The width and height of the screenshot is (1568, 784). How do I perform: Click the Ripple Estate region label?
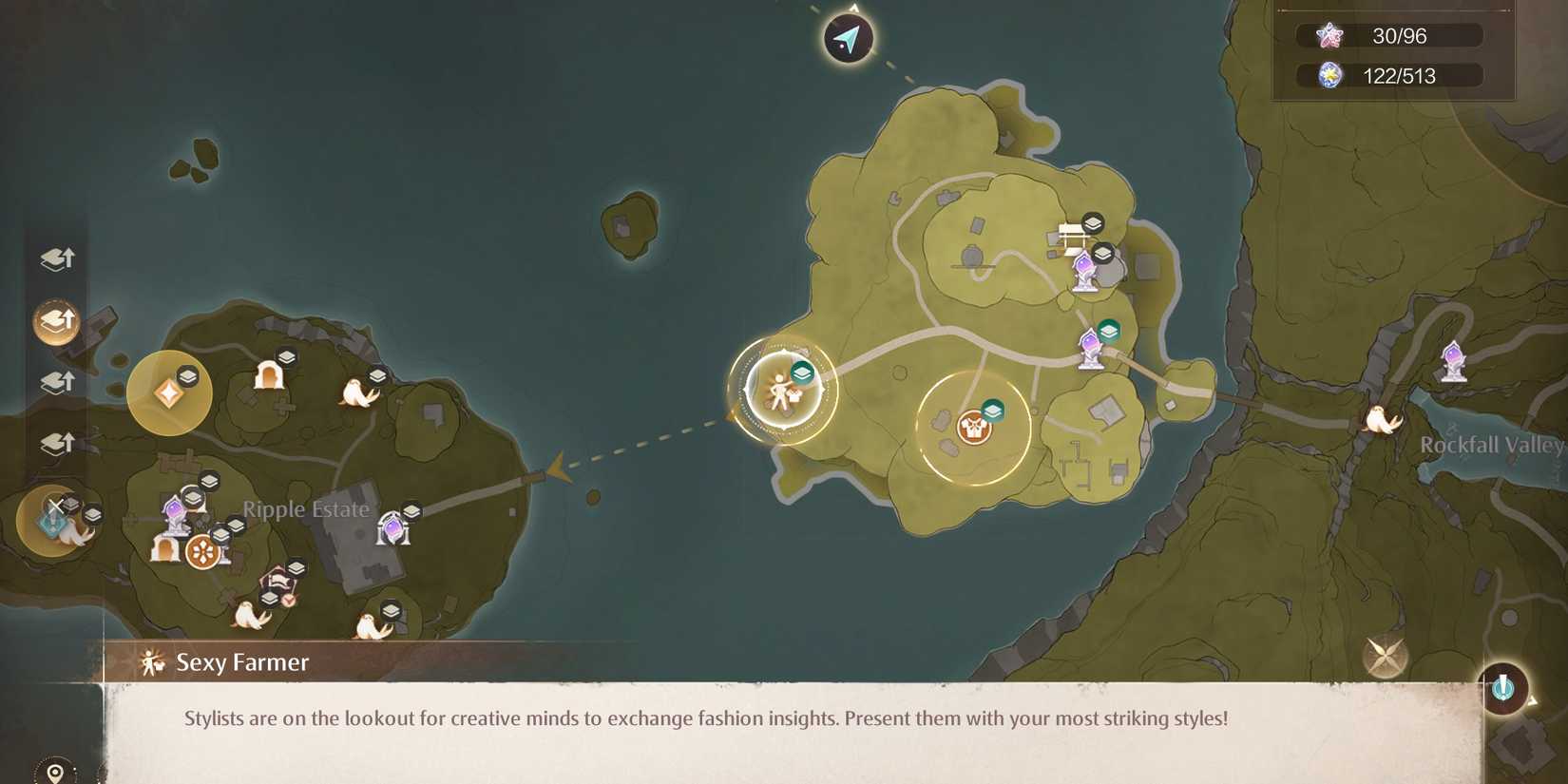coord(305,509)
